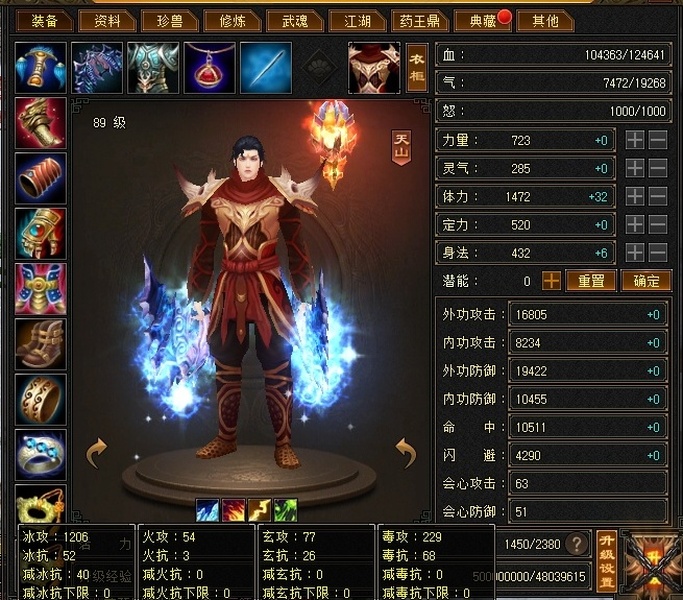Screen dimensions: 683x600
Task: Select the red cylinder bracer slot
Action: pyautogui.click(x=41, y=178)
